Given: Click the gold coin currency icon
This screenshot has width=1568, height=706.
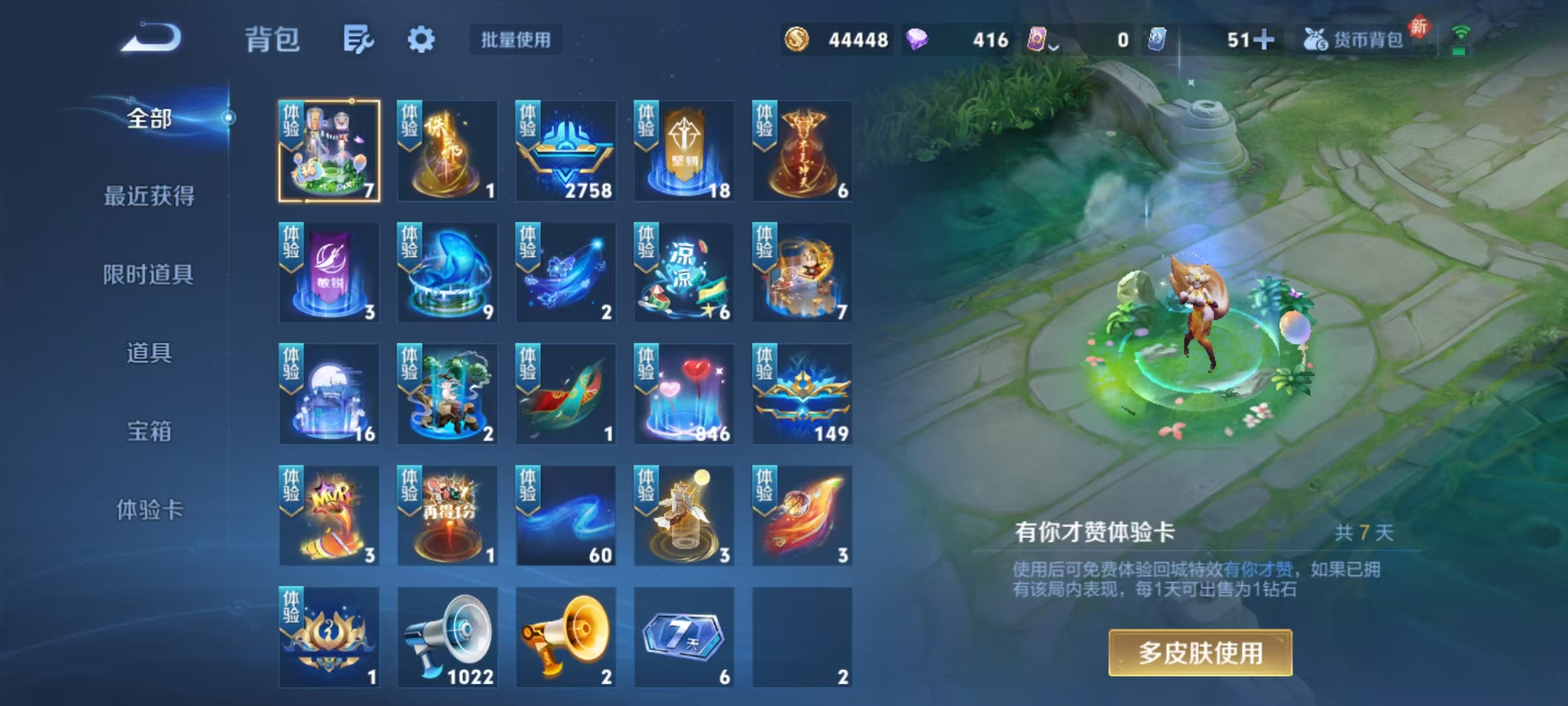Looking at the screenshot, I should click(798, 39).
